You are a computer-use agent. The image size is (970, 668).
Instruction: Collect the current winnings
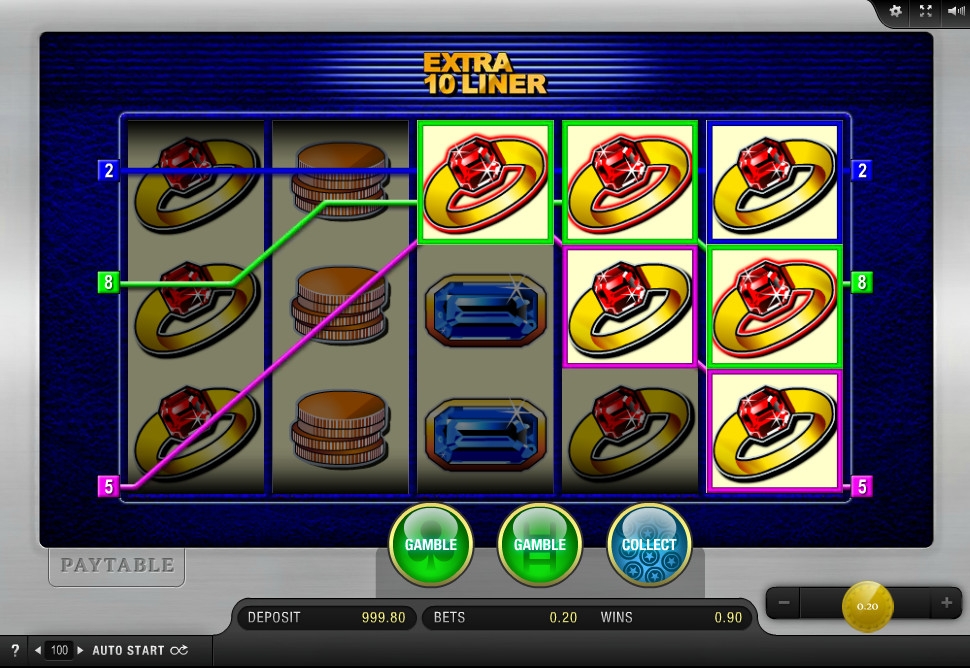[x=649, y=545]
